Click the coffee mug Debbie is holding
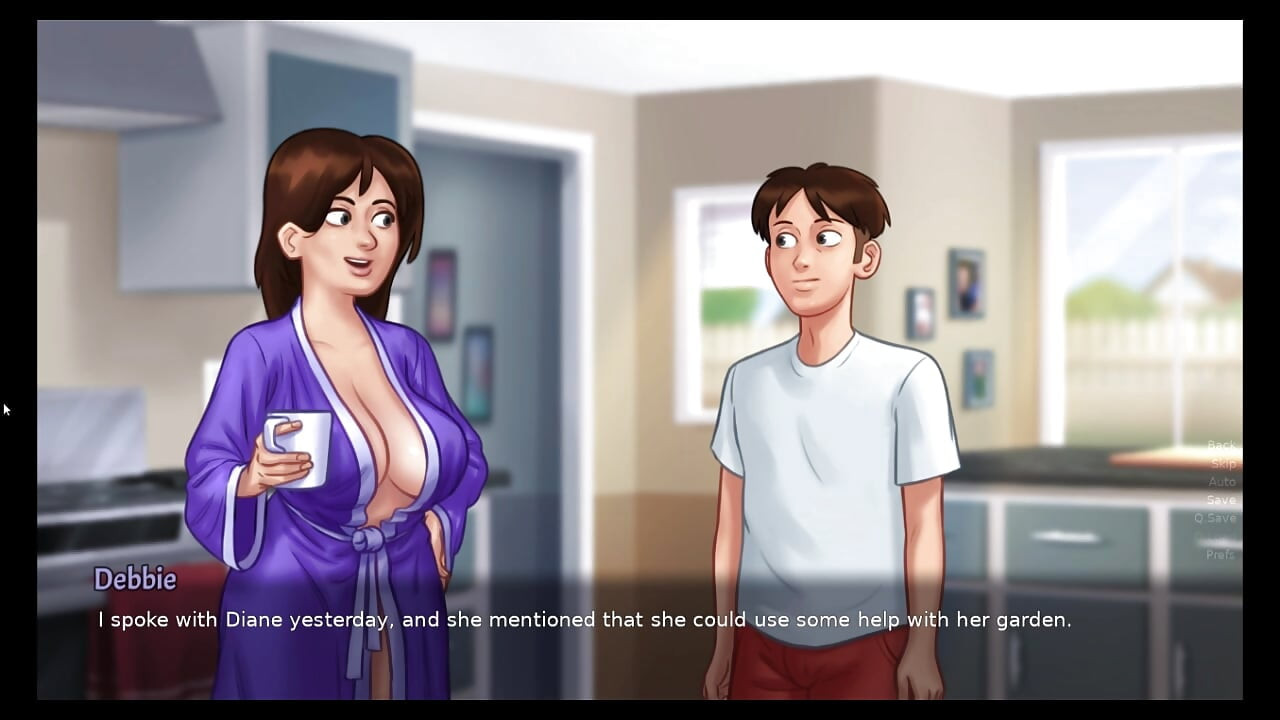Screen dimensions: 1280x720 click(x=298, y=448)
